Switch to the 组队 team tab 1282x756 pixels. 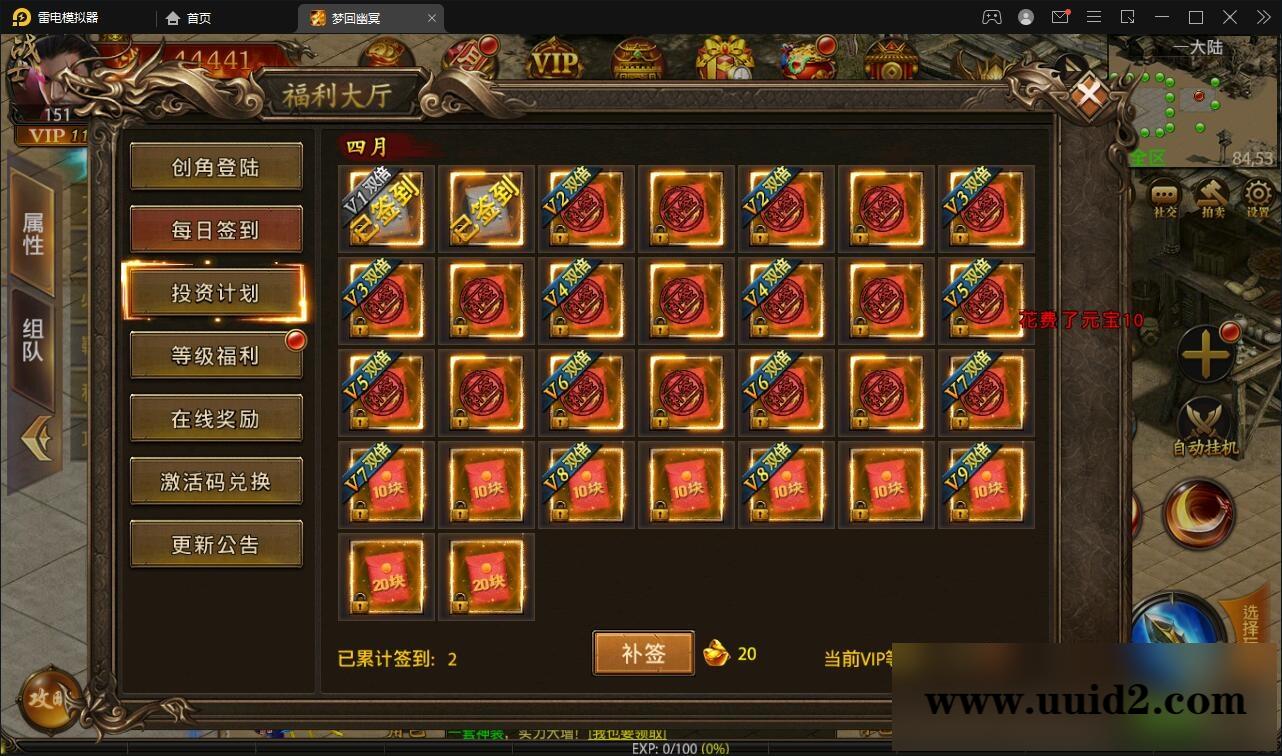tap(33, 335)
